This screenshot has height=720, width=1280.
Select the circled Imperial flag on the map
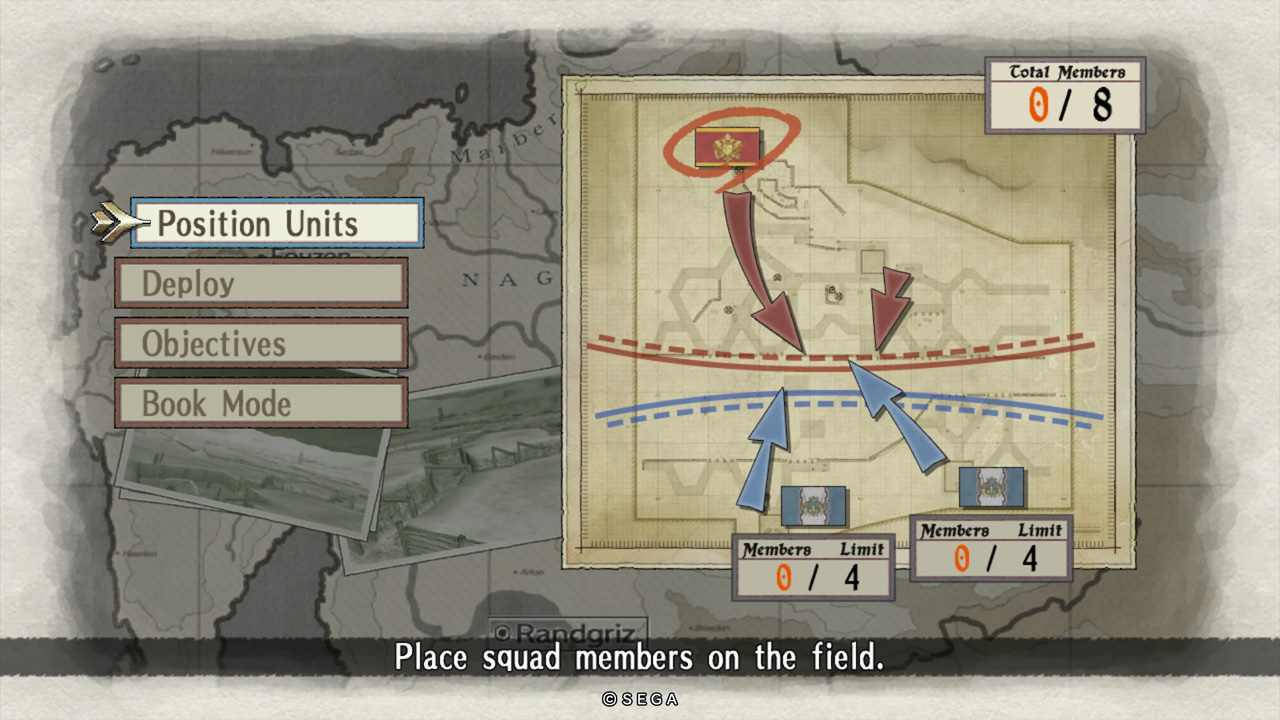[729, 148]
